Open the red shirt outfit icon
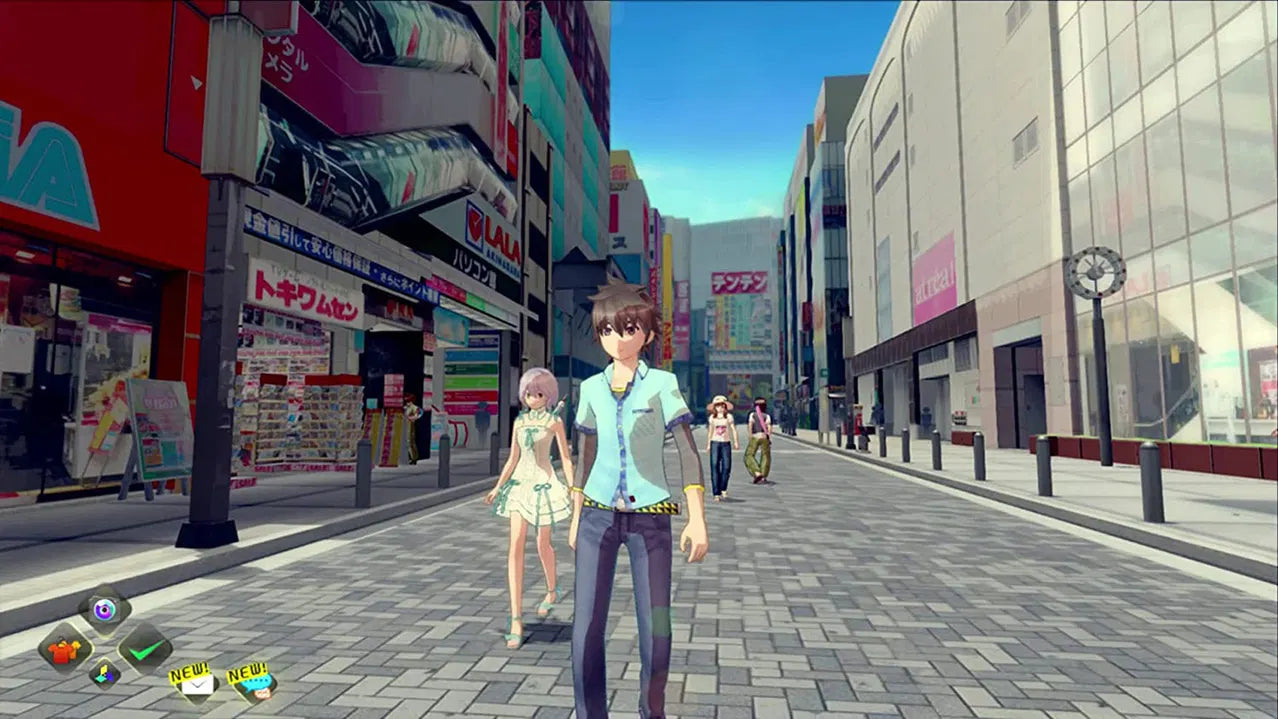1278x719 pixels. point(65,649)
